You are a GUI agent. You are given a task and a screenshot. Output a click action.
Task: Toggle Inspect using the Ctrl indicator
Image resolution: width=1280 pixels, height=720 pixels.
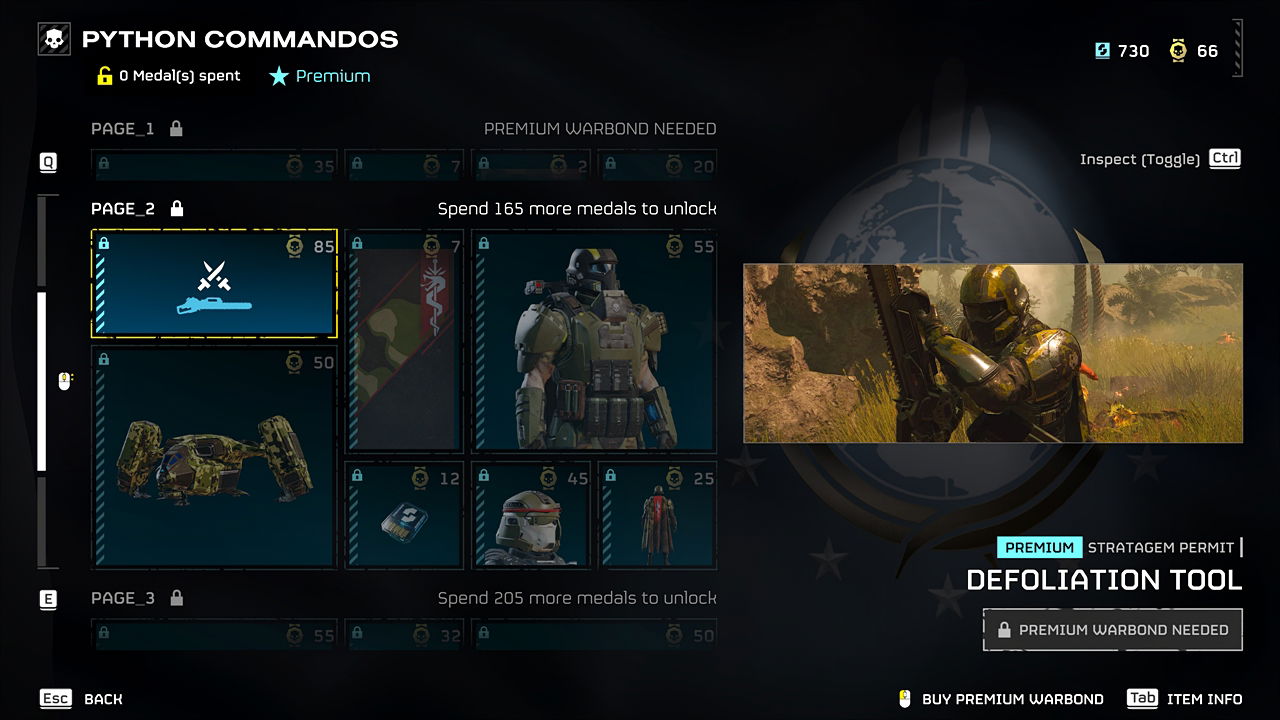pos(1224,158)
